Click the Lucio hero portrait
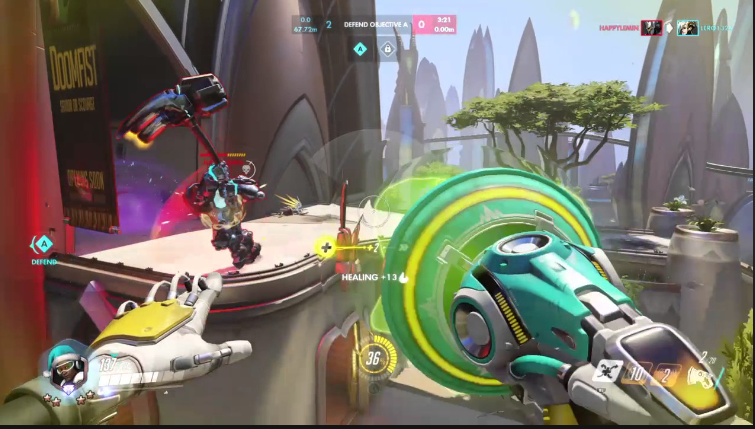Image resolution: width=755 pixels, height=429 pixels. (62, 370)
